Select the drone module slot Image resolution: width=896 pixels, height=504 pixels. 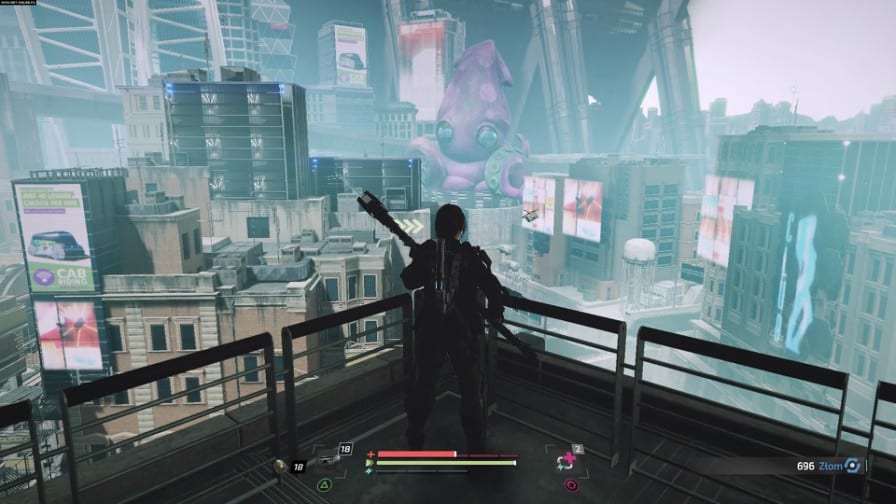pos(329,462)
